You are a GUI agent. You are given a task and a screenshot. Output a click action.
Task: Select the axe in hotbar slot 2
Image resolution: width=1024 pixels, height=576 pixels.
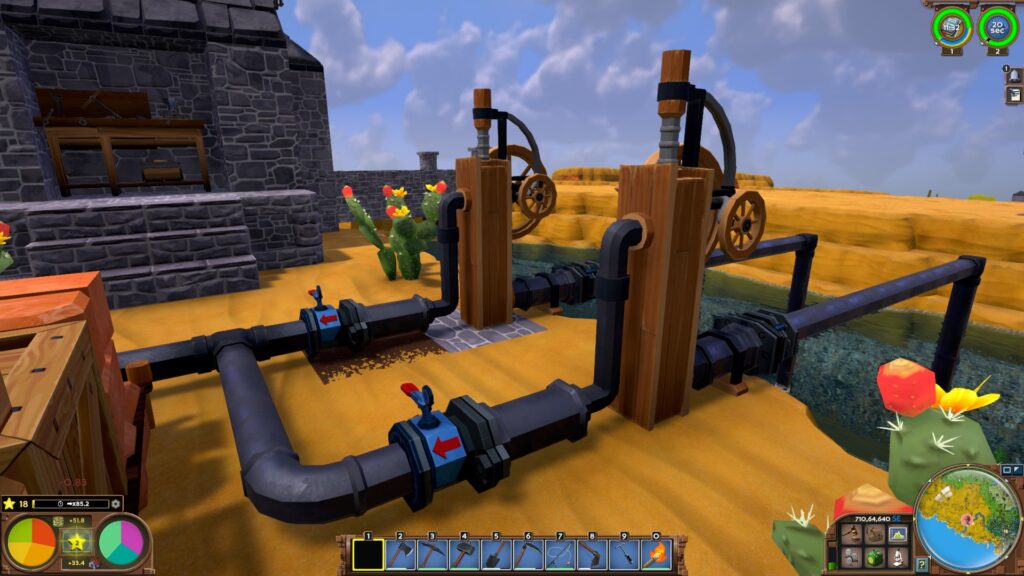400,553
